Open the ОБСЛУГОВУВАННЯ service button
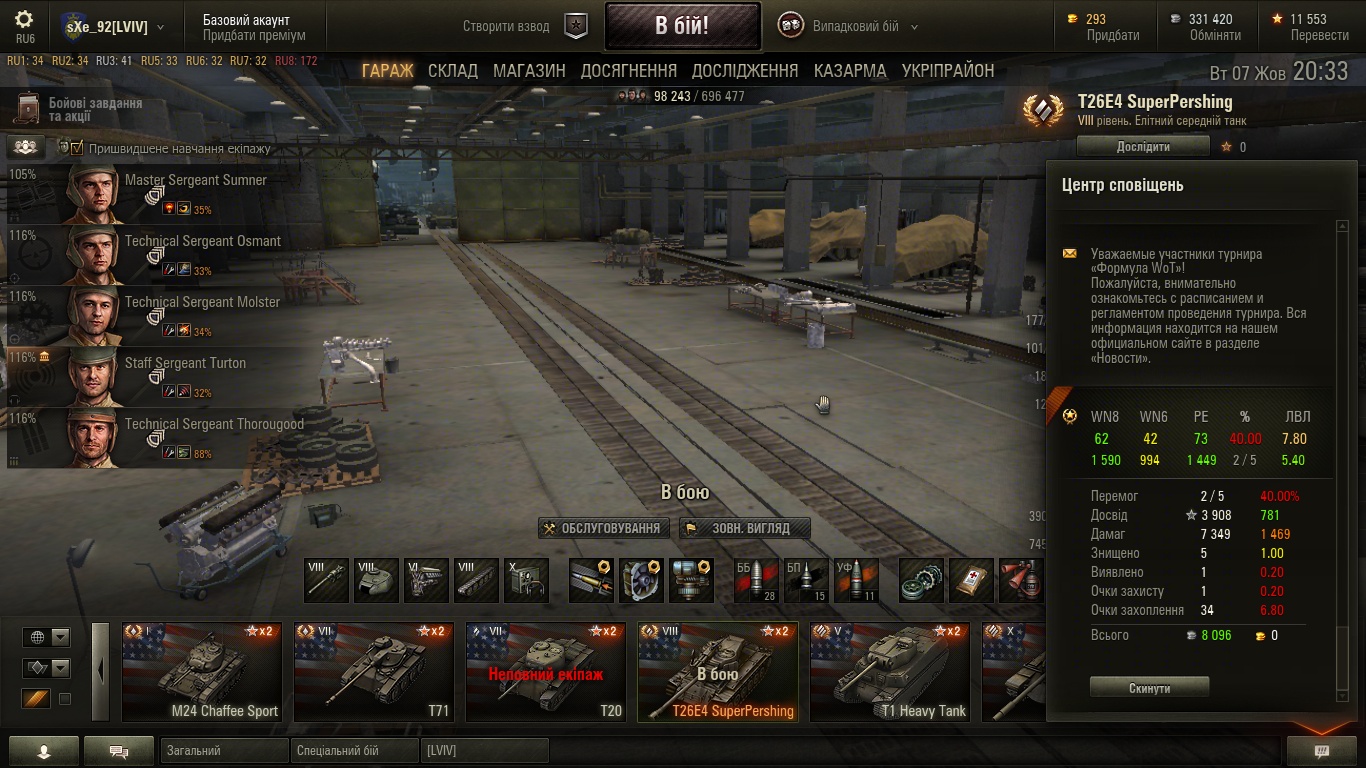Screen dimensions: 1366x768 [x=602, y=528]
